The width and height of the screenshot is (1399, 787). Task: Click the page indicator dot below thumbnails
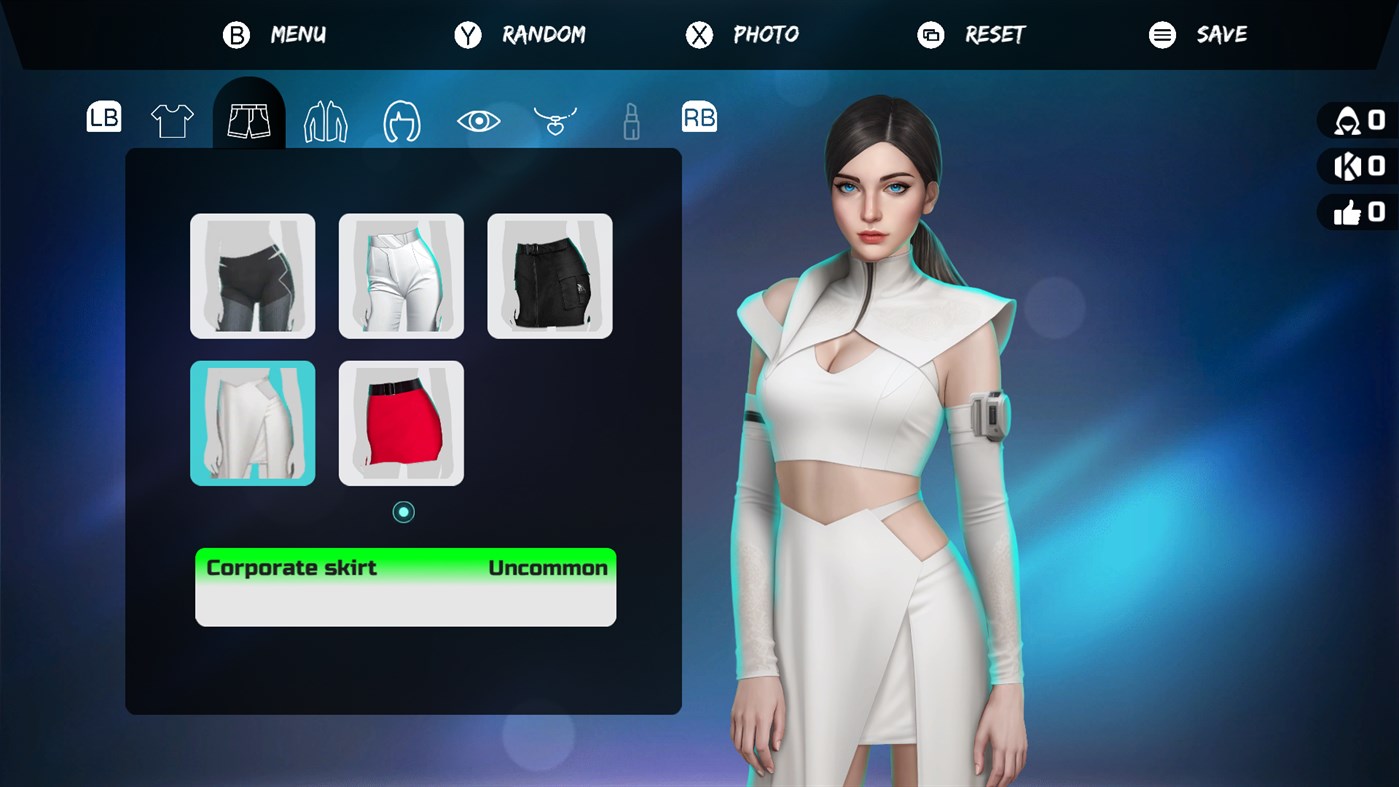tap(403, 511)
